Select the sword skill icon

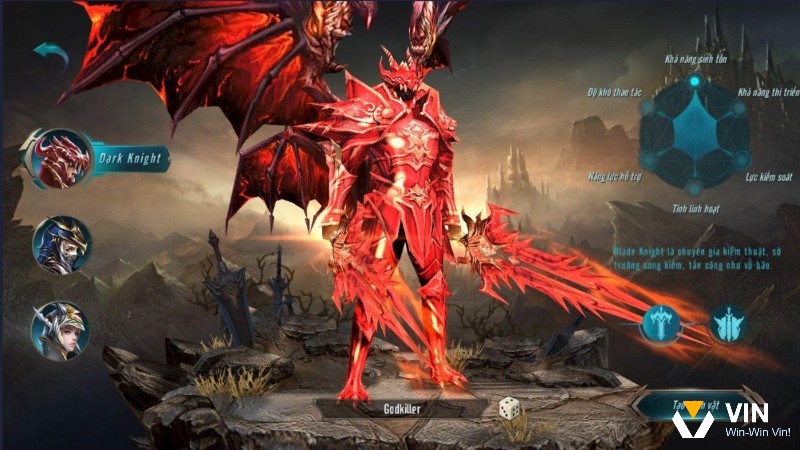(x=661, y=323)
